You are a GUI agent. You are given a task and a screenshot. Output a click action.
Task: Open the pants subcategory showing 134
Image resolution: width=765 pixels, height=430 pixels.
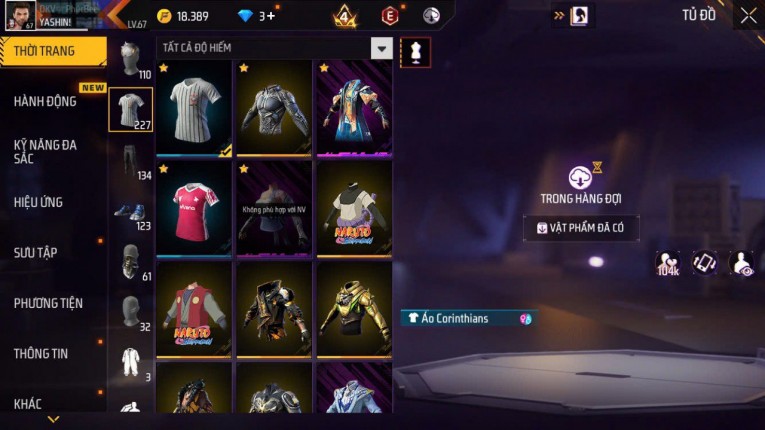130,161
